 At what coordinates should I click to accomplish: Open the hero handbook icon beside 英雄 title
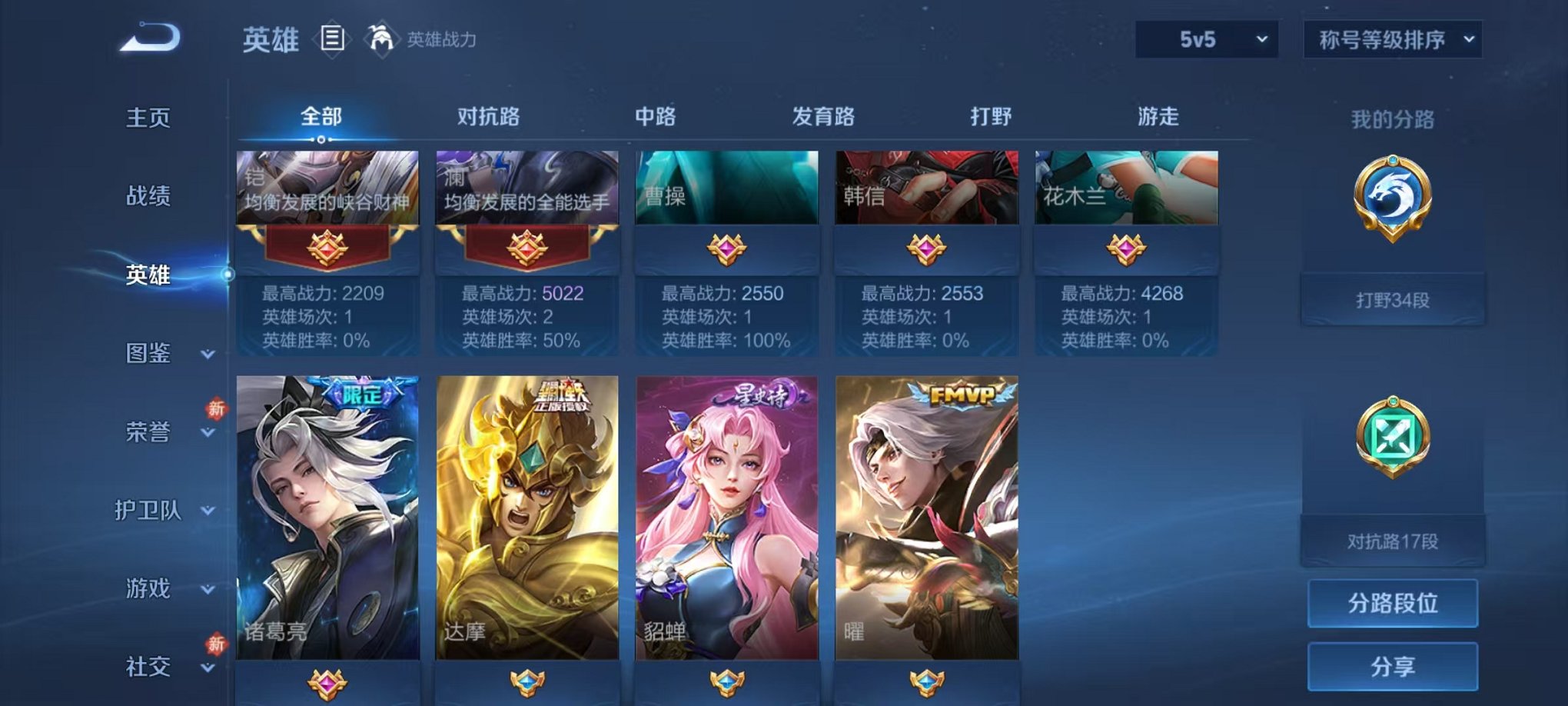[x=331, y=40]
